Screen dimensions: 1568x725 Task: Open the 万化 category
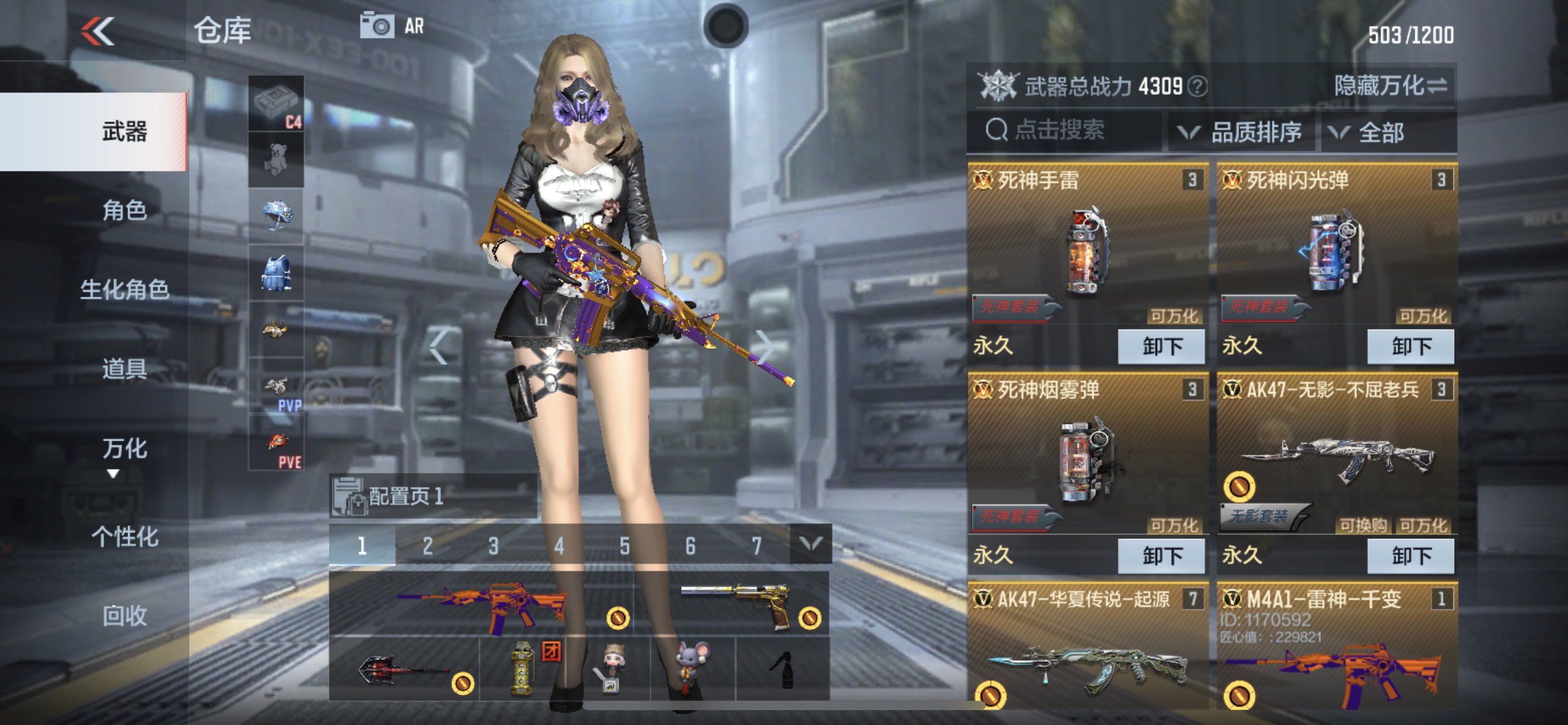pos(124,449)
